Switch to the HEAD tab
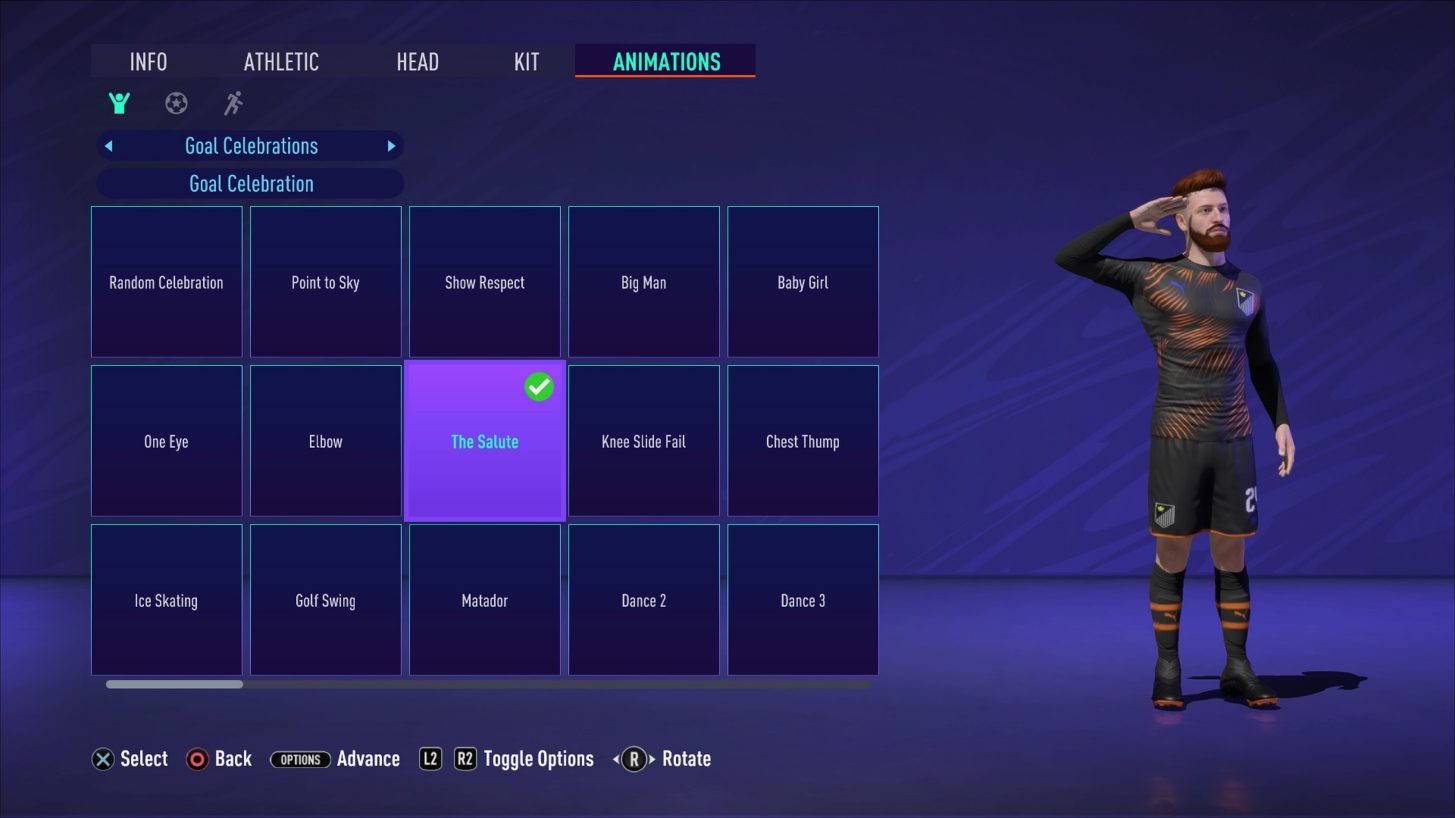 [417, 61]
